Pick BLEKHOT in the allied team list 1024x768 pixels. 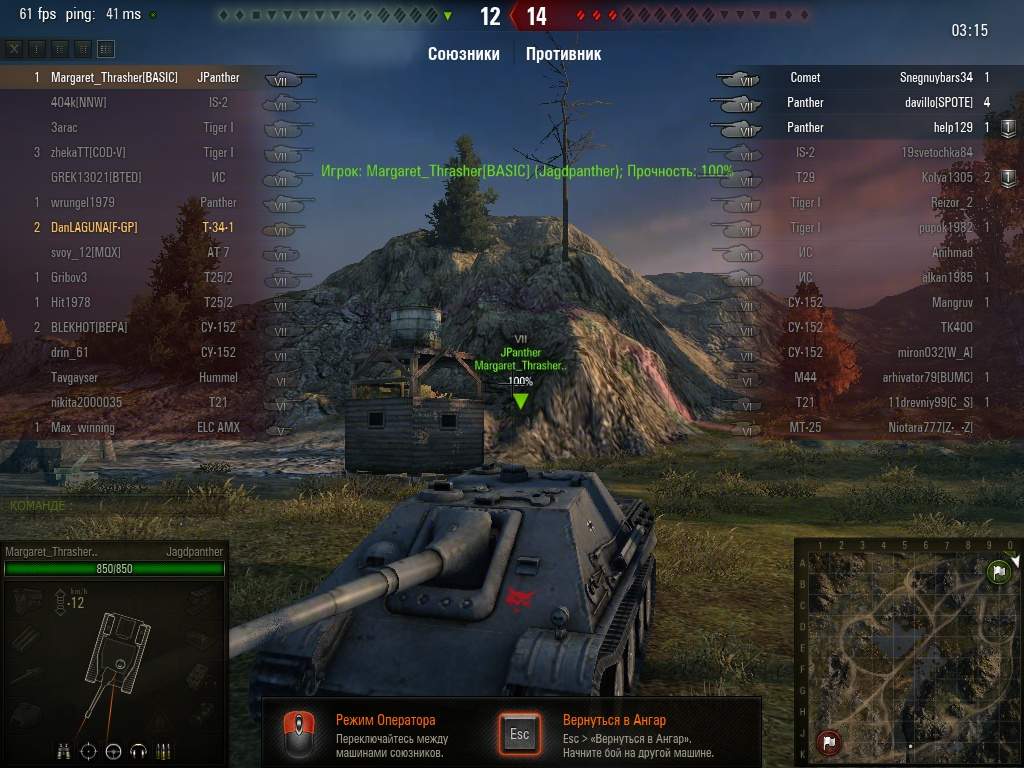click(x=140, y=327)
